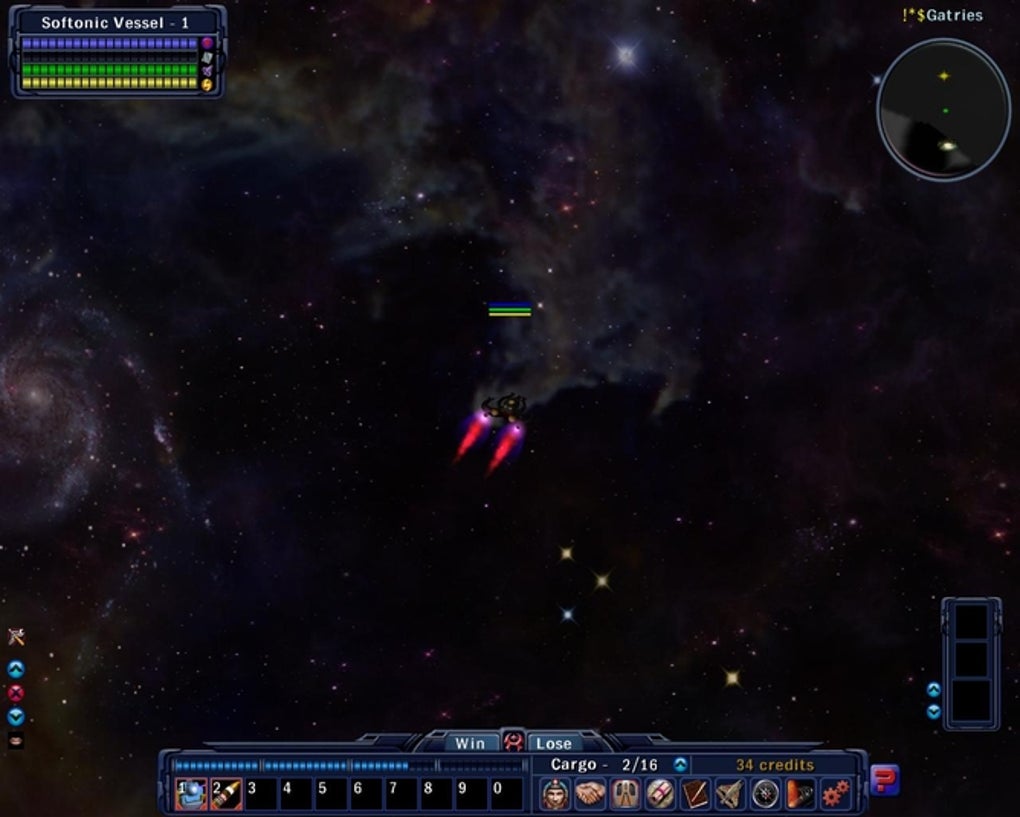The image size is (1020, 817).
Task: Click the red alien emblem between Win and Lose
Action: [x=512, y=742]
